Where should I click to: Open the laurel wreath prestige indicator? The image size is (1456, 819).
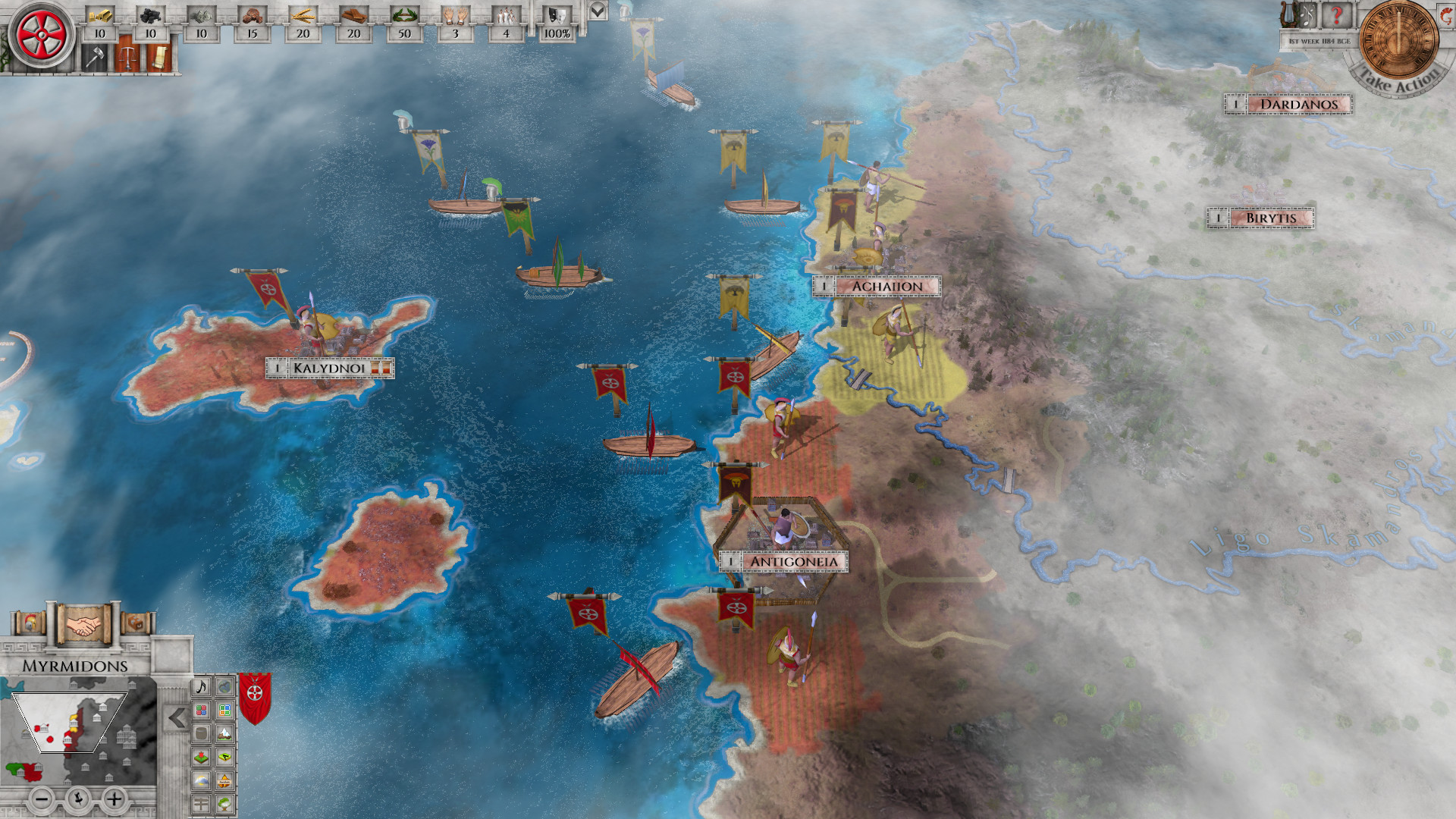click(x=403, y=16)
